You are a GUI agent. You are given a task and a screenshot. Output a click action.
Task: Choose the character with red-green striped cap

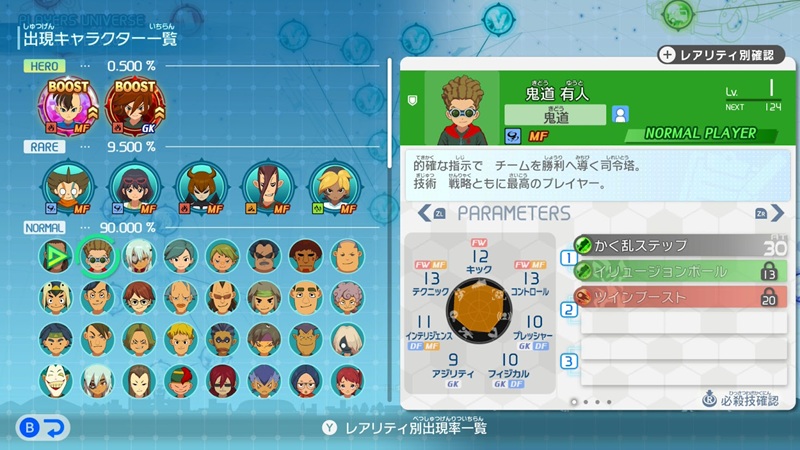180,381
